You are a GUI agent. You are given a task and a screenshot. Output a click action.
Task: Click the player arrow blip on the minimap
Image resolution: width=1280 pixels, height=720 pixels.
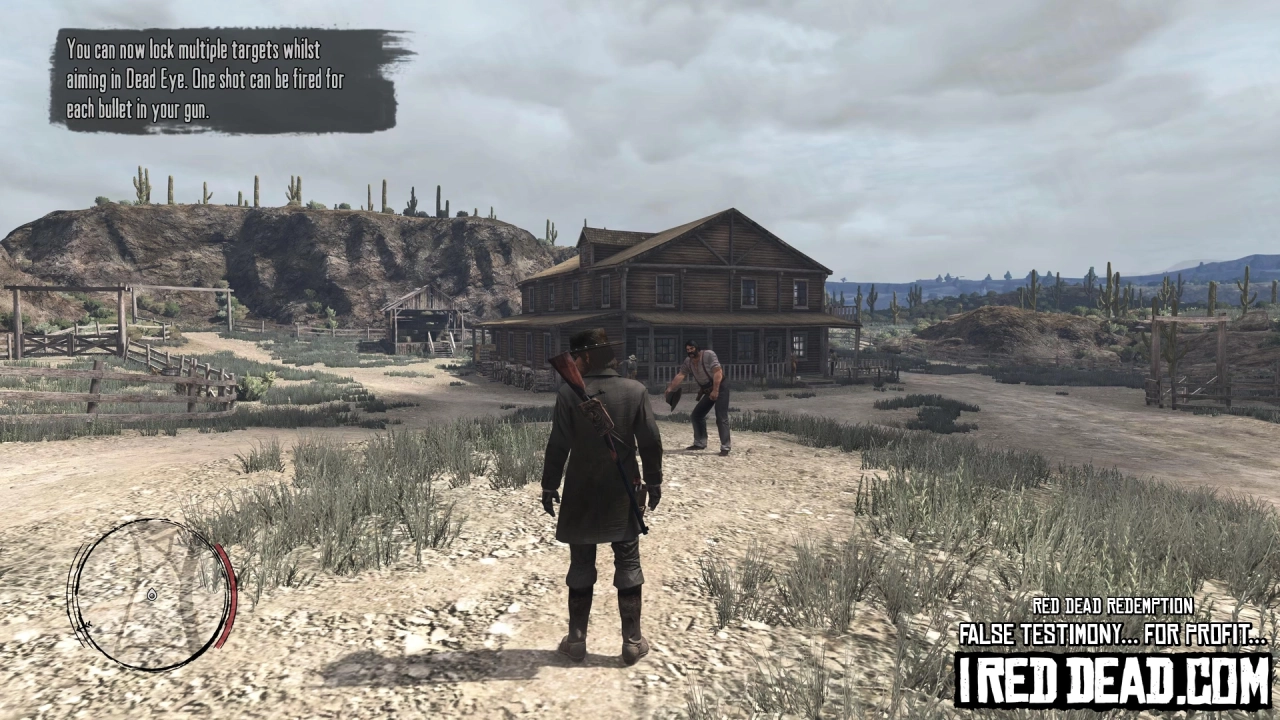(x=152, y=595)
